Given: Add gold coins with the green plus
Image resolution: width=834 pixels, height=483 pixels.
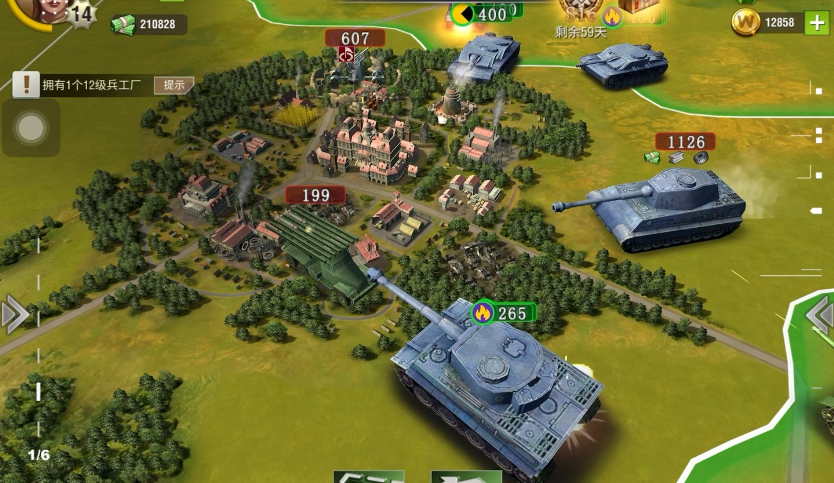Looking at the screenshot, I should (816, 22).
